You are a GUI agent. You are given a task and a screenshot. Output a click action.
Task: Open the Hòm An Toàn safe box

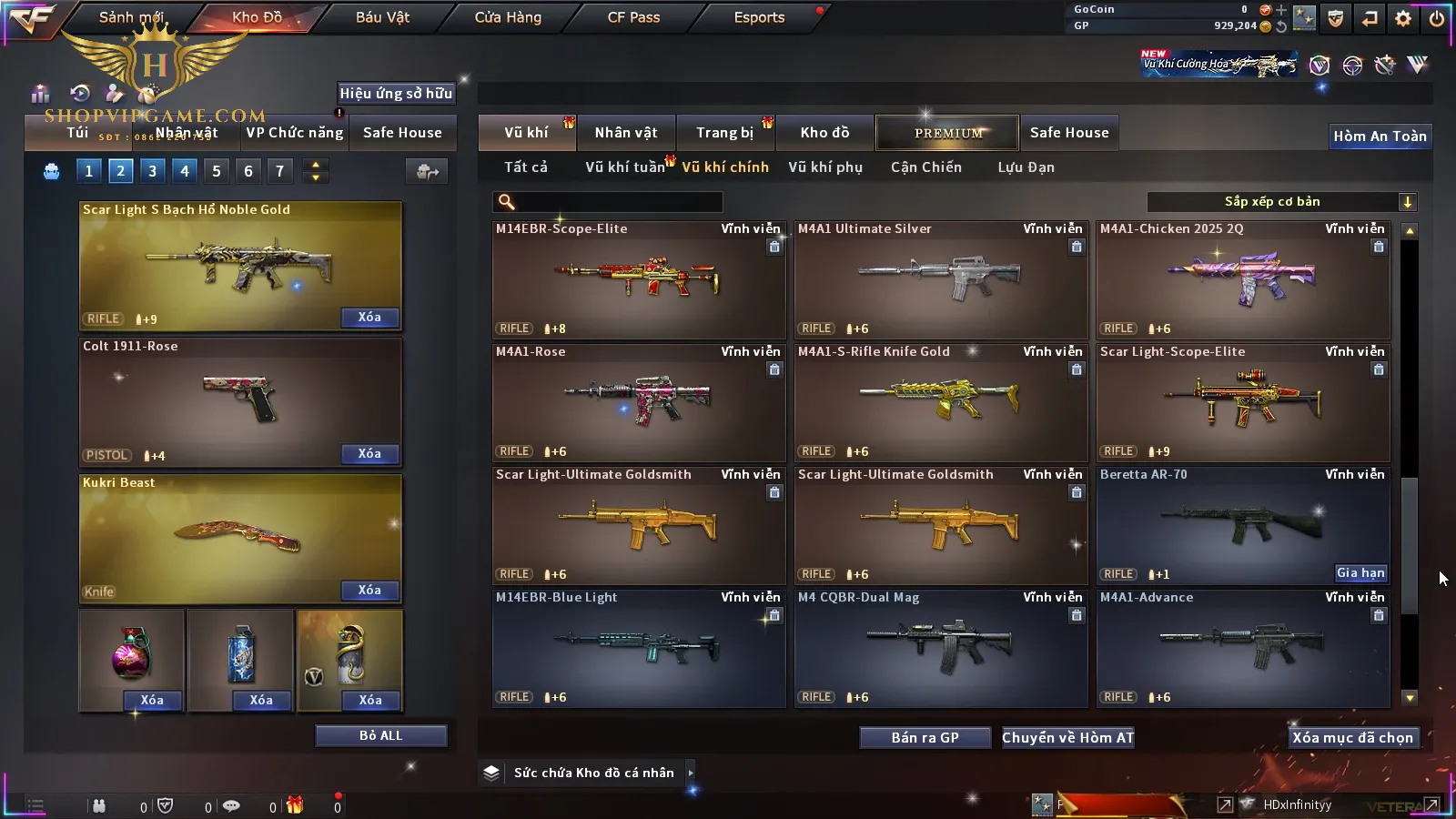[1380, 136]
